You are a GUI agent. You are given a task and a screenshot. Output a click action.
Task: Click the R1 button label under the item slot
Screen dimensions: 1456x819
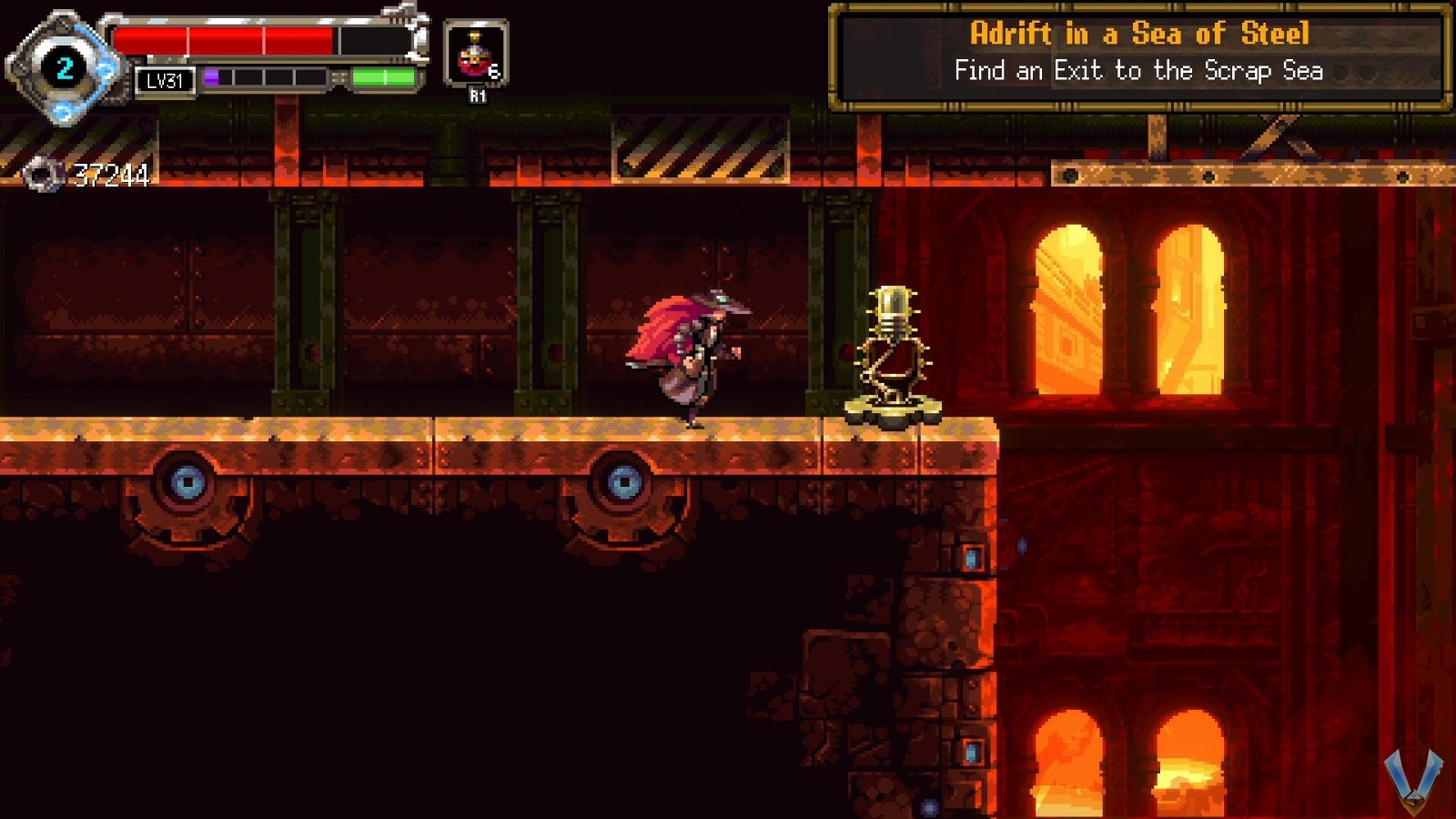tap(477, 94)
